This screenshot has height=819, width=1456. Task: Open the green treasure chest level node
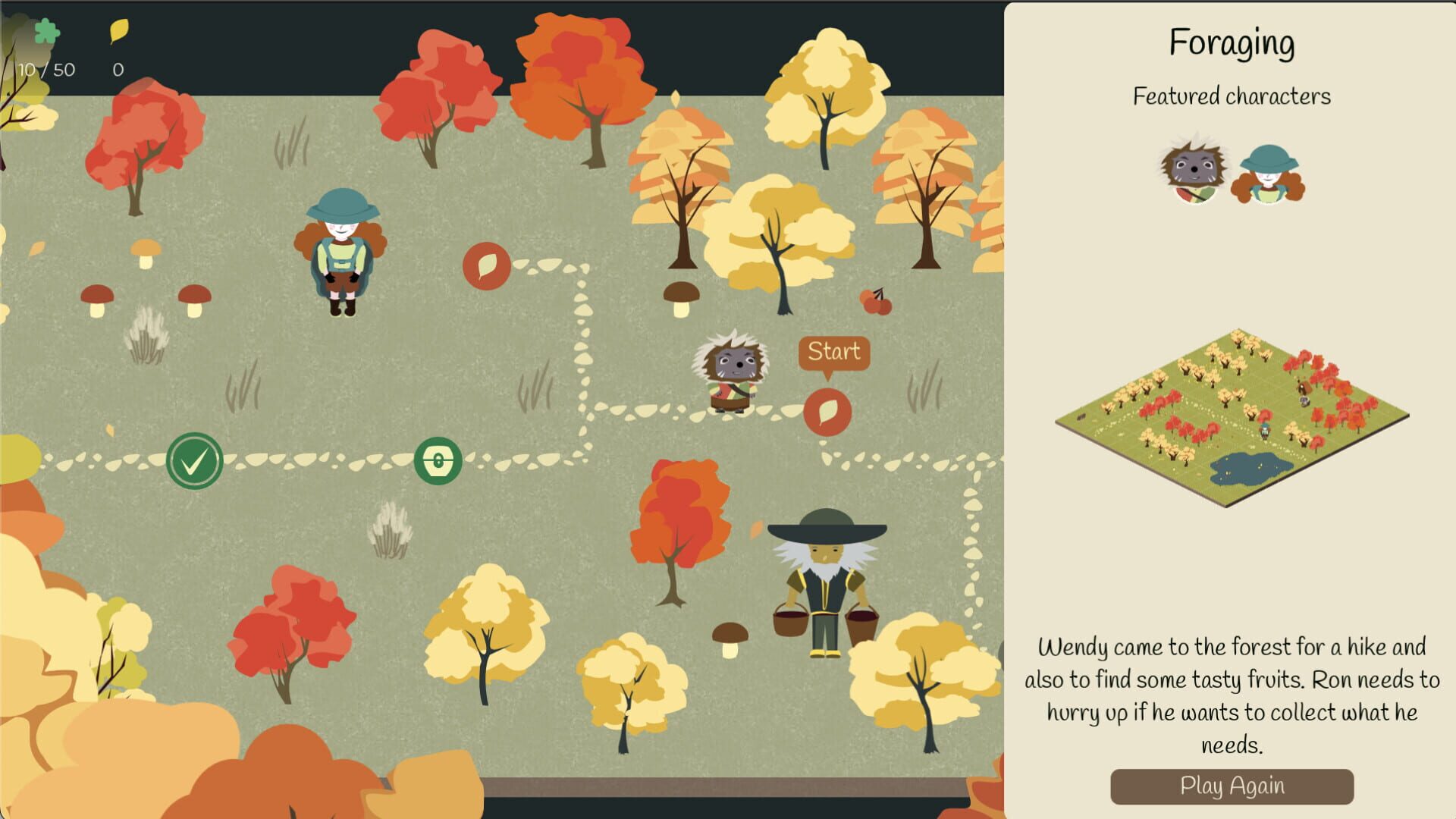pyautogui.click(x=437, y=460)
